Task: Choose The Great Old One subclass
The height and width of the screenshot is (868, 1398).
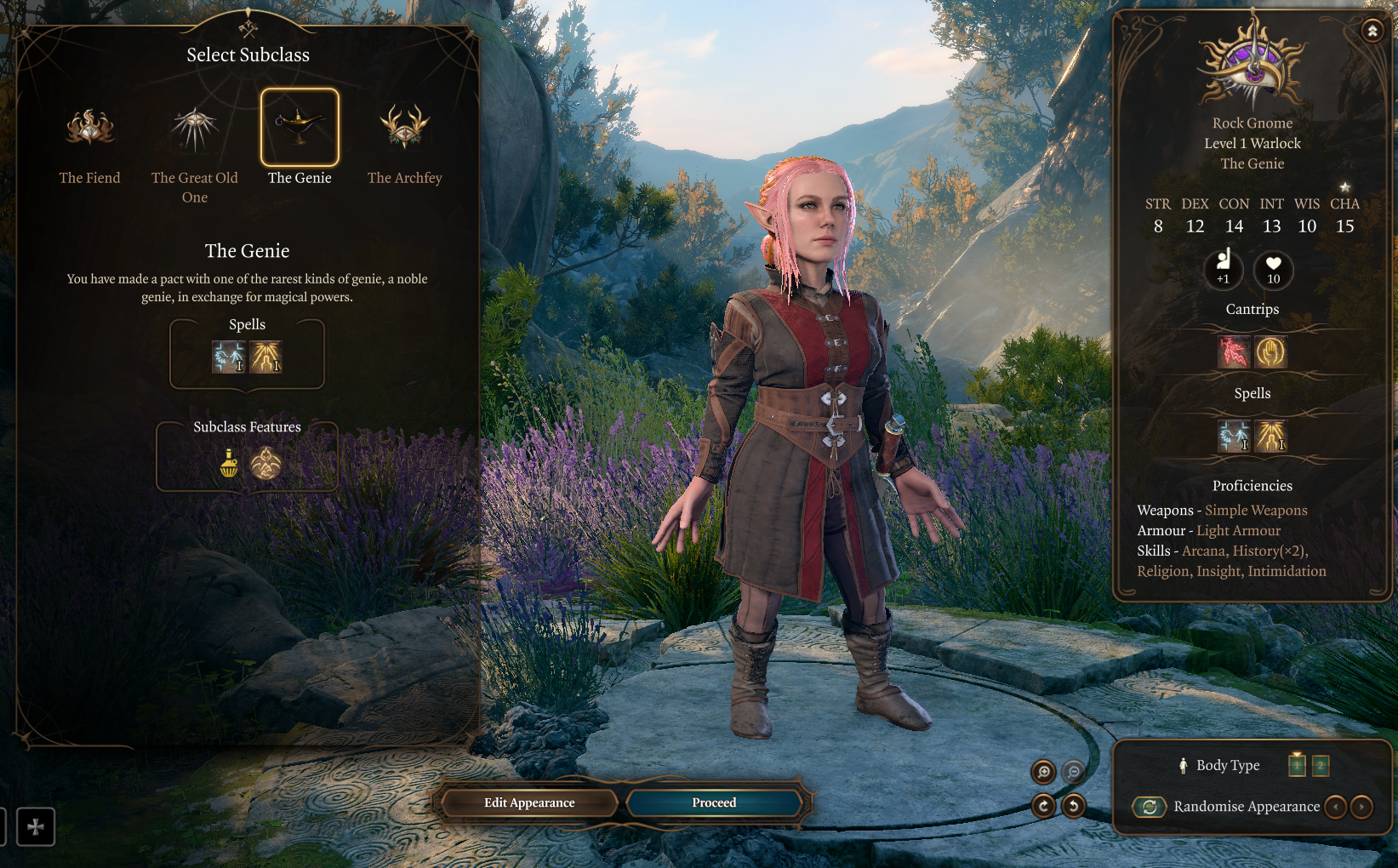Action: pyautogui.click(x=195, y=128)
